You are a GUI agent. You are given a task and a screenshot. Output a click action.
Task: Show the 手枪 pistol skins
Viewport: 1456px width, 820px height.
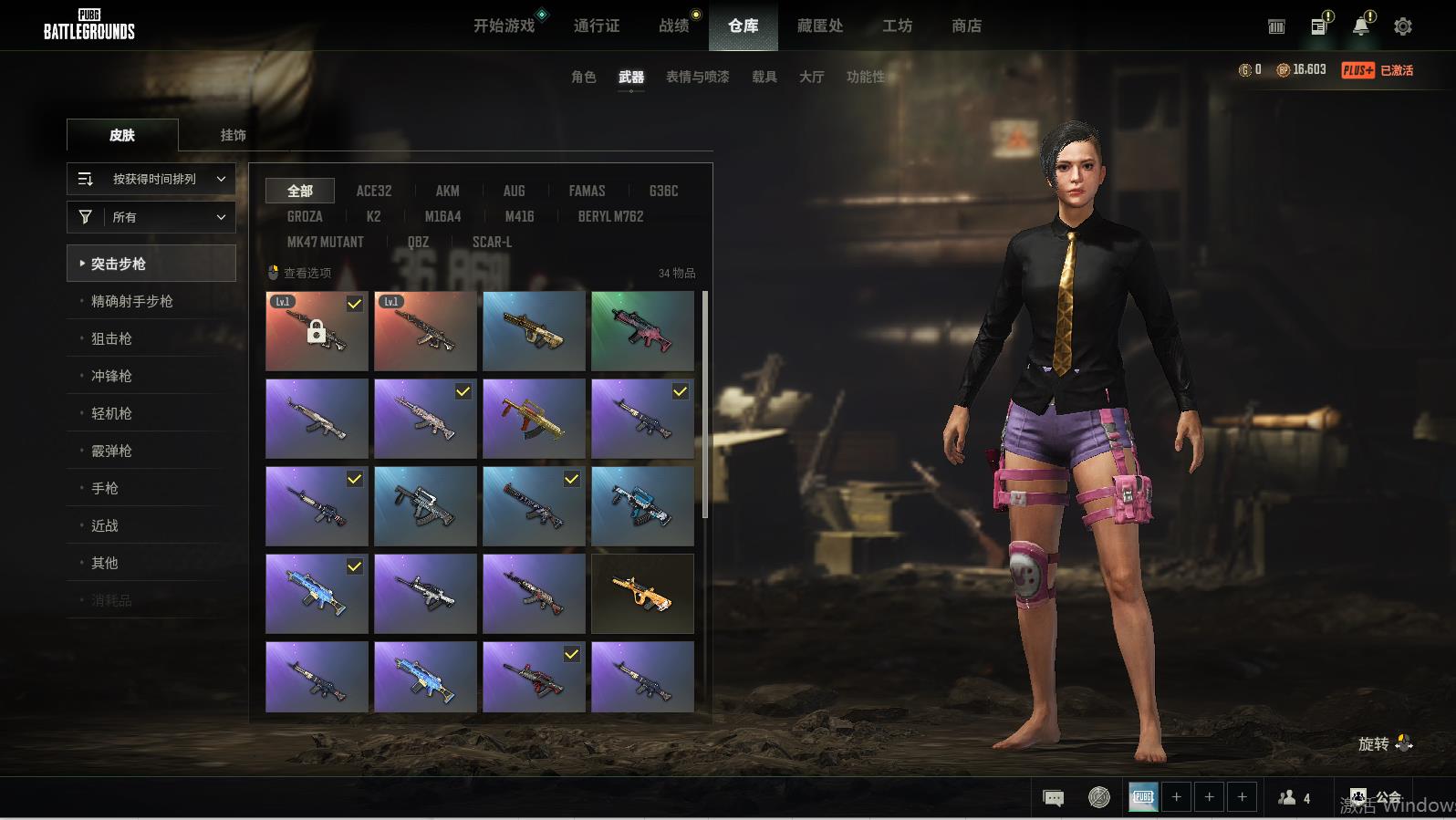pos(105,488)
